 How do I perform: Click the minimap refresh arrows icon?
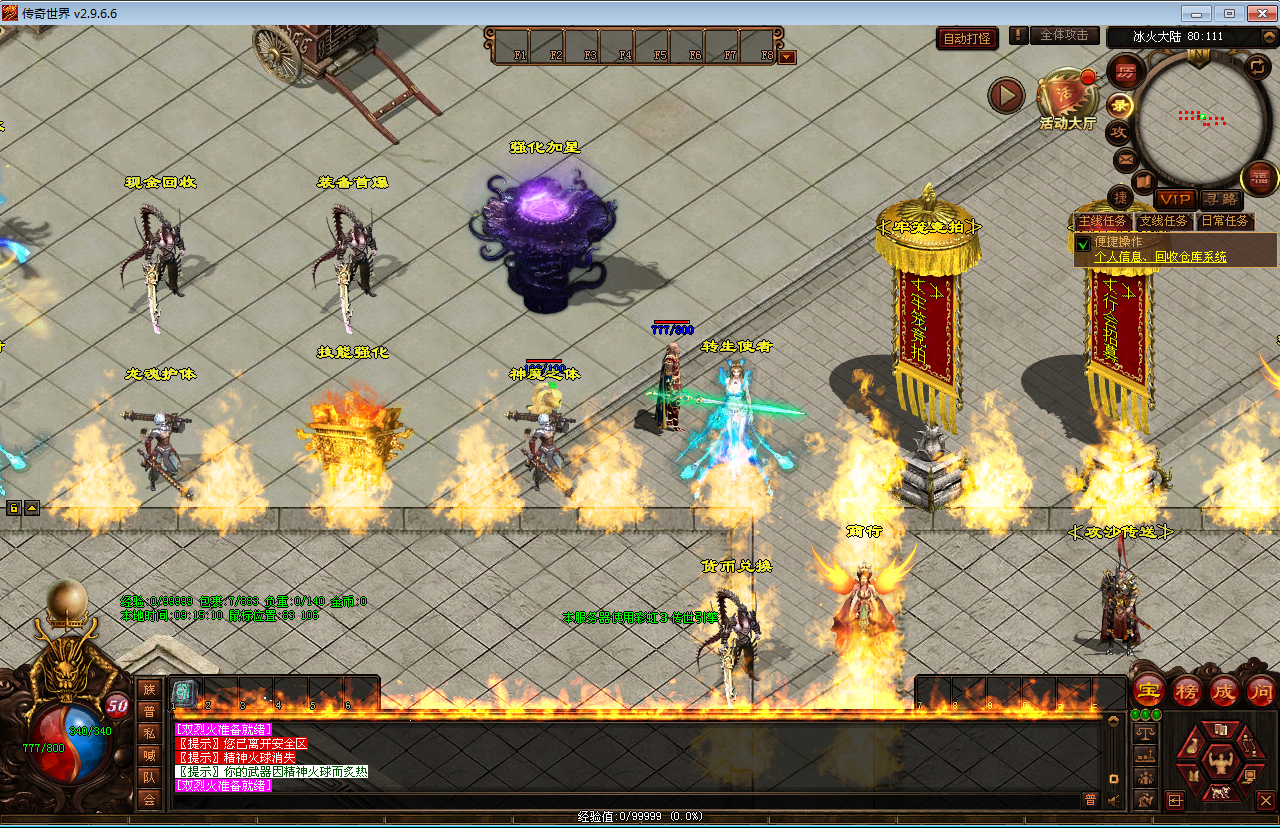tap(1257, 66)
